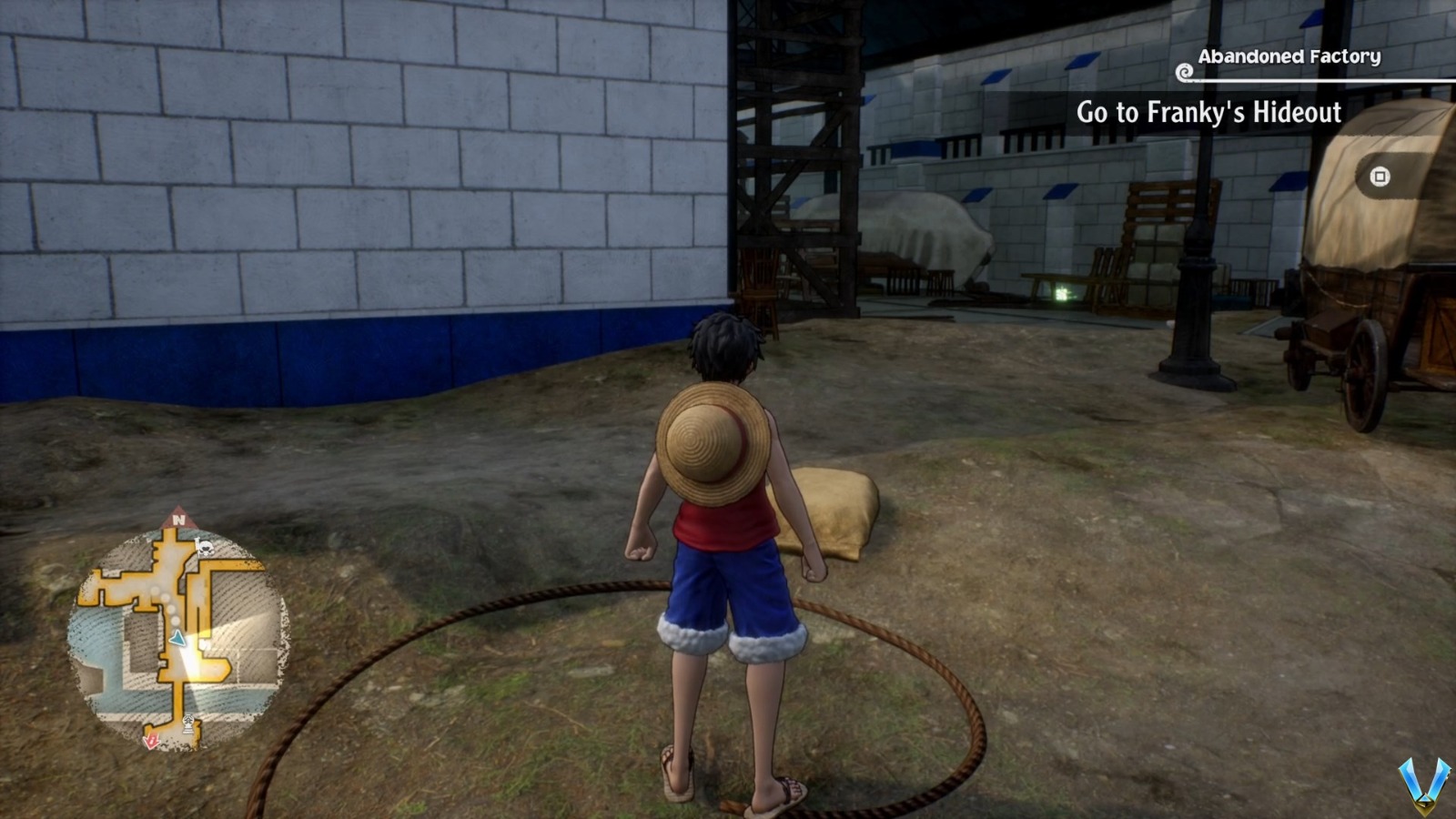
Task: Click the streetlamp icon on the minimap
Action: tap(188, 723)
